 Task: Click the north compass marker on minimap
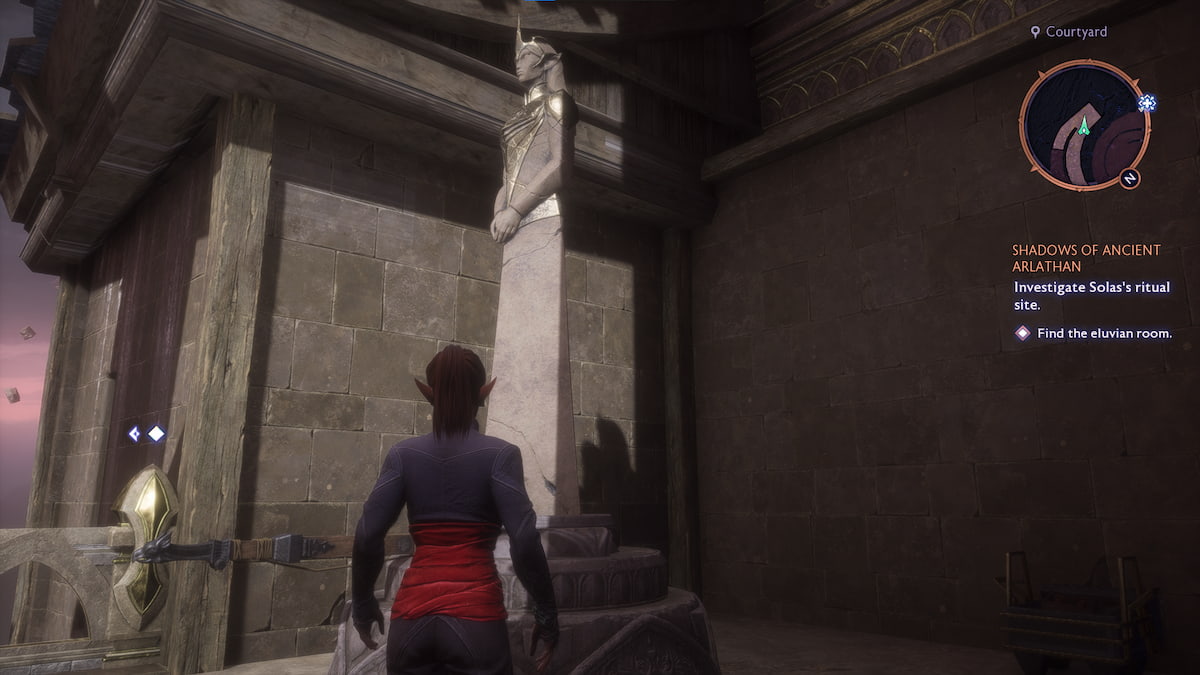point(1129,178)
